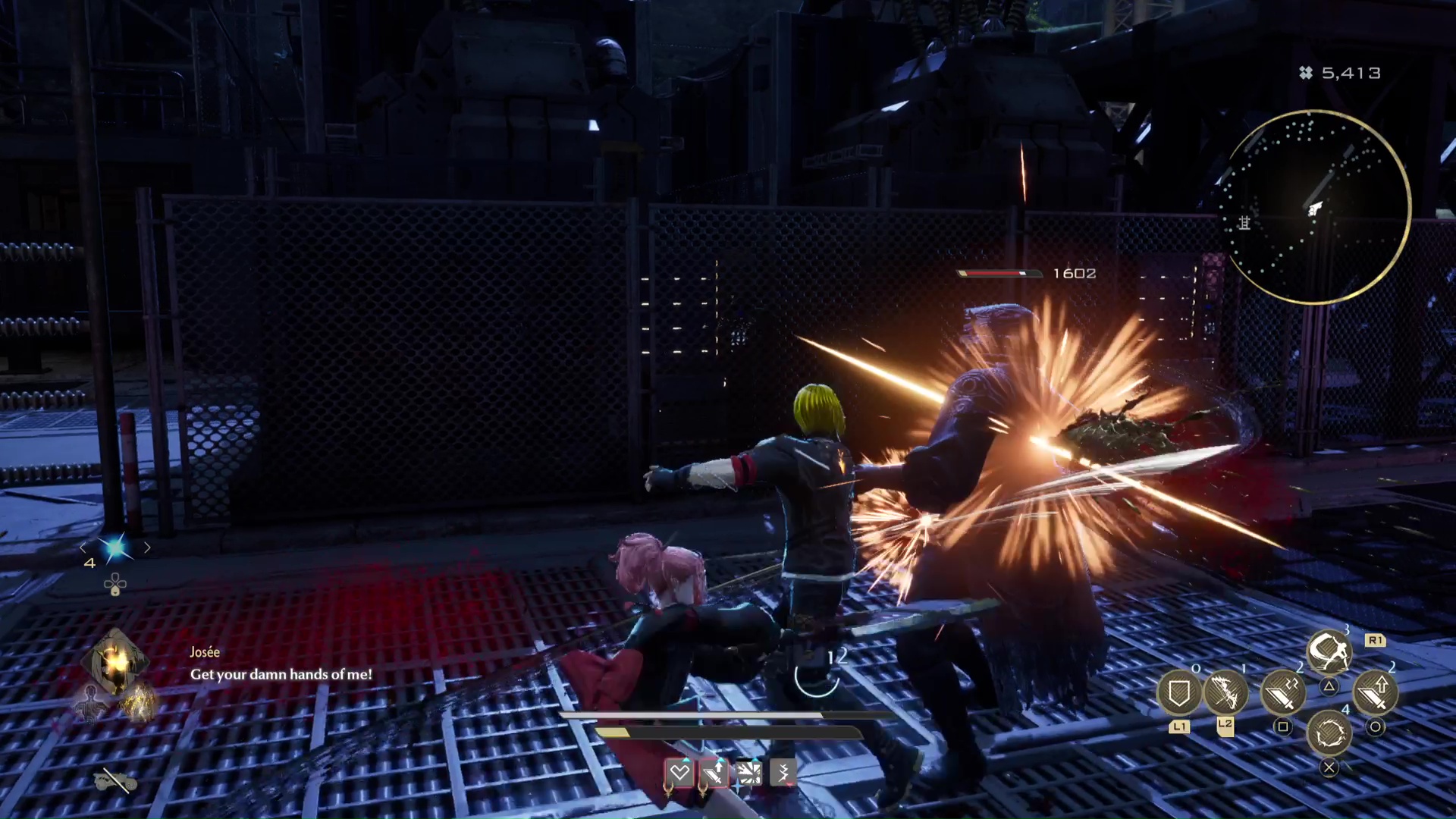Use the sword lightning combo skill

coord(1282,693)
